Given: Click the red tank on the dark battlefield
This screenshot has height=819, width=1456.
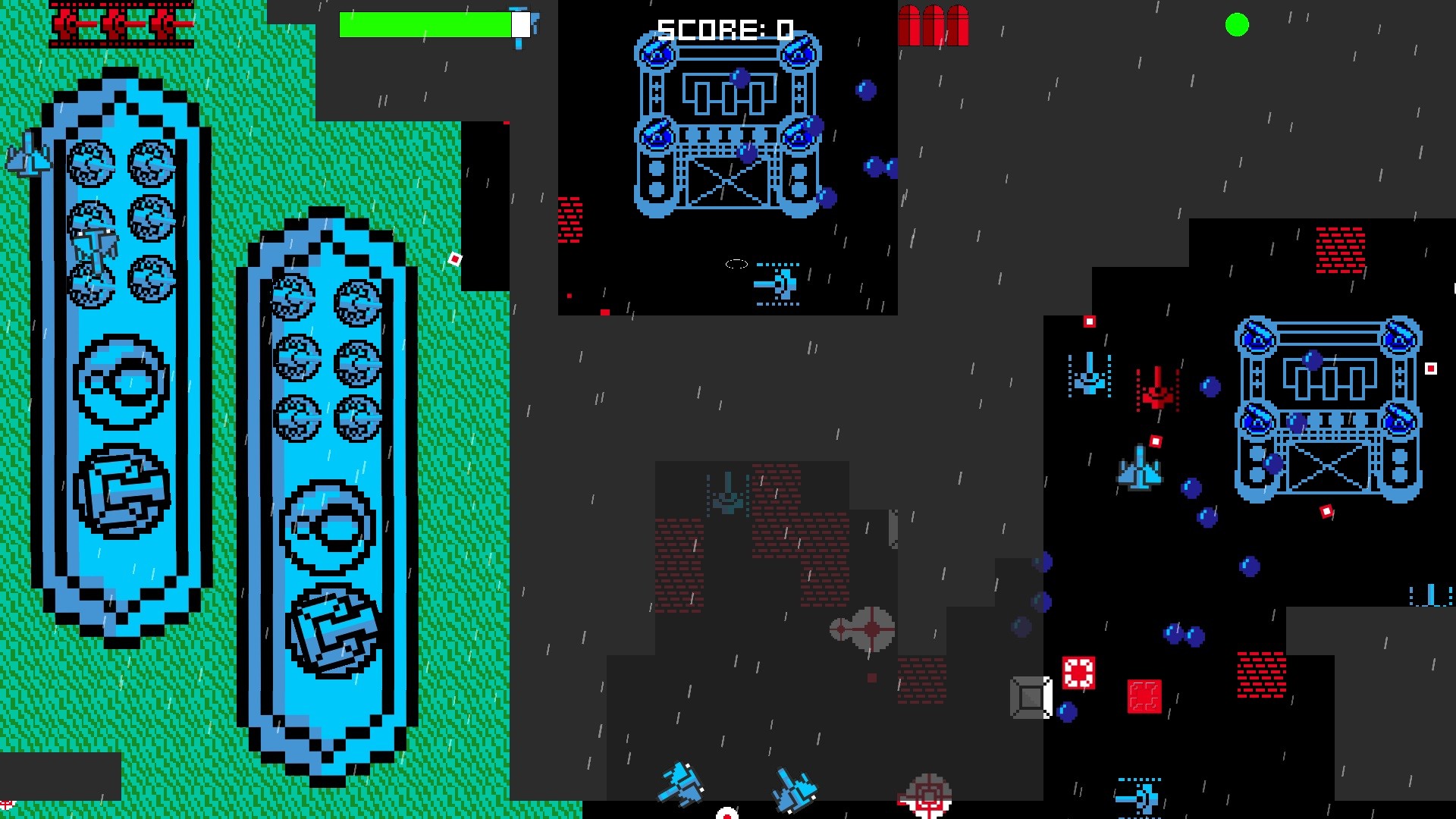Looking at the screenshot, I should click(1156, 394).
